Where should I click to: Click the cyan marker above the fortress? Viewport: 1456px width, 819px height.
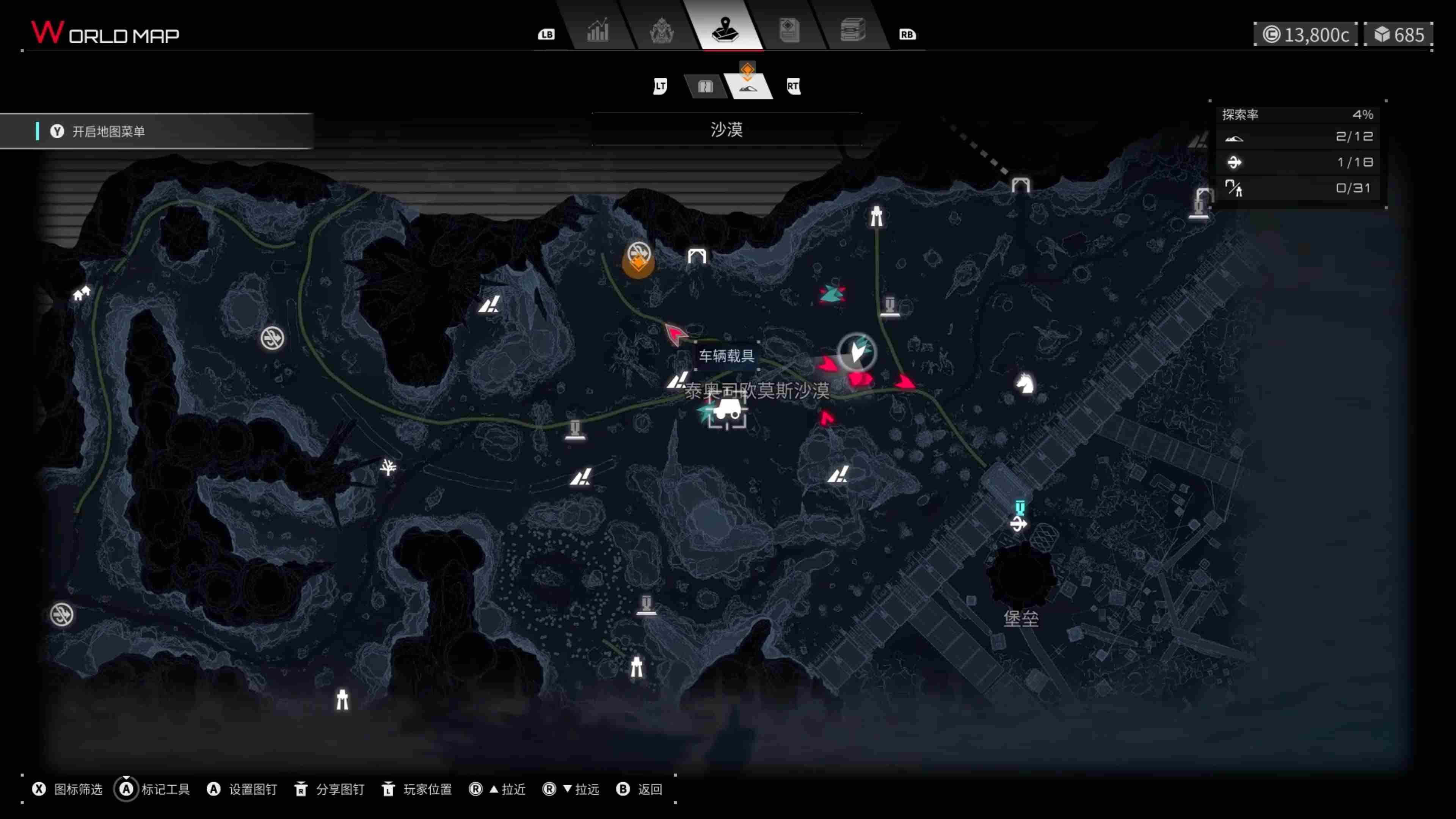point(1020,507)
